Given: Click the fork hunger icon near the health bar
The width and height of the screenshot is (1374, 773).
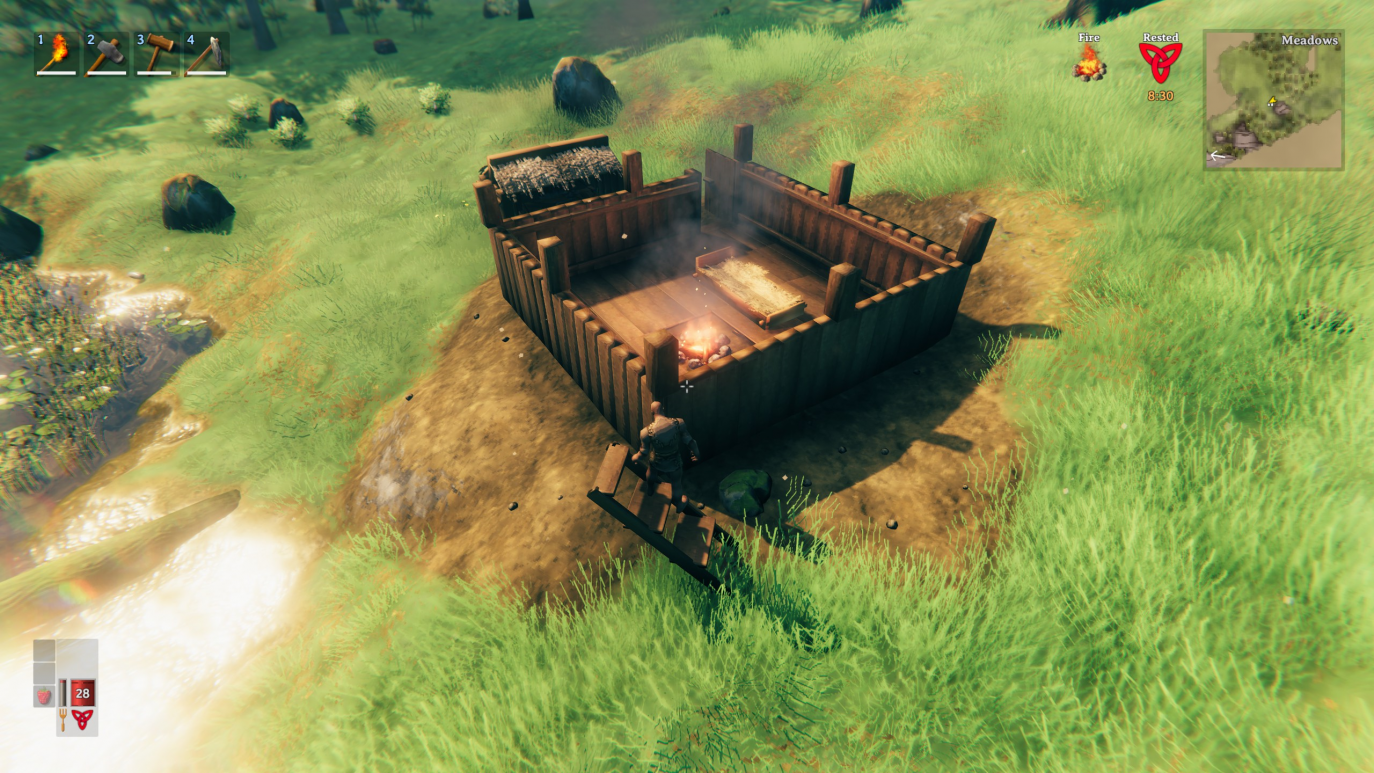Looking at the screenshot, I should pyautogui.click(x=63, y=720).
